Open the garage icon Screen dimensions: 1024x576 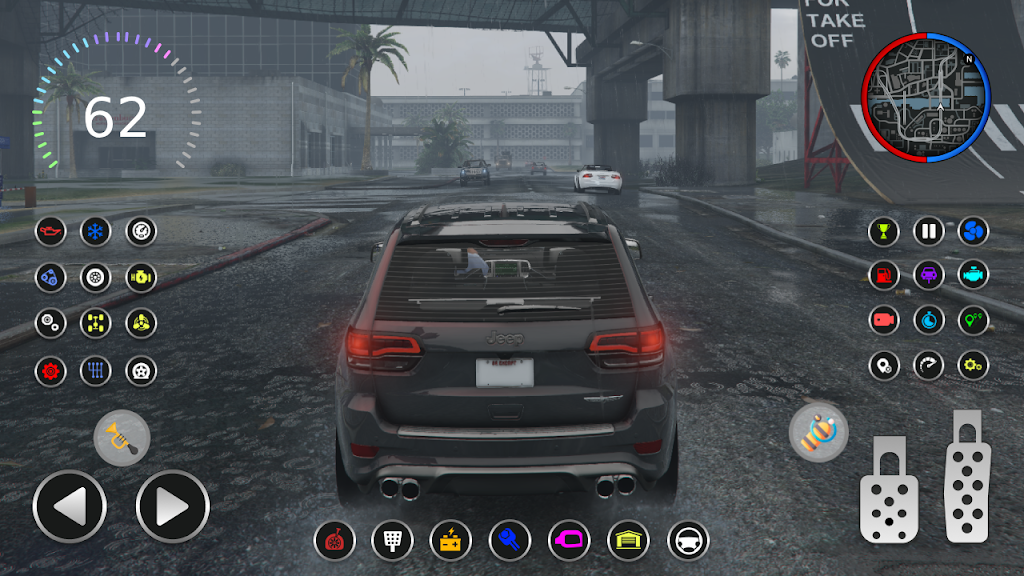click(x=628, y=541)
